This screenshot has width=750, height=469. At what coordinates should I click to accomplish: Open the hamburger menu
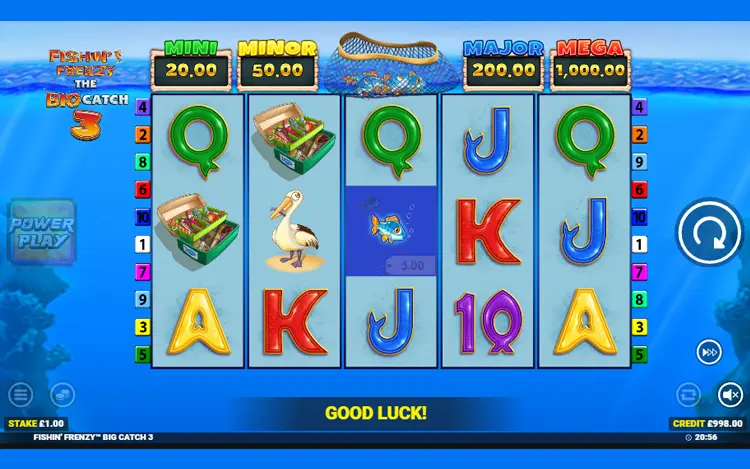[21, 394]
